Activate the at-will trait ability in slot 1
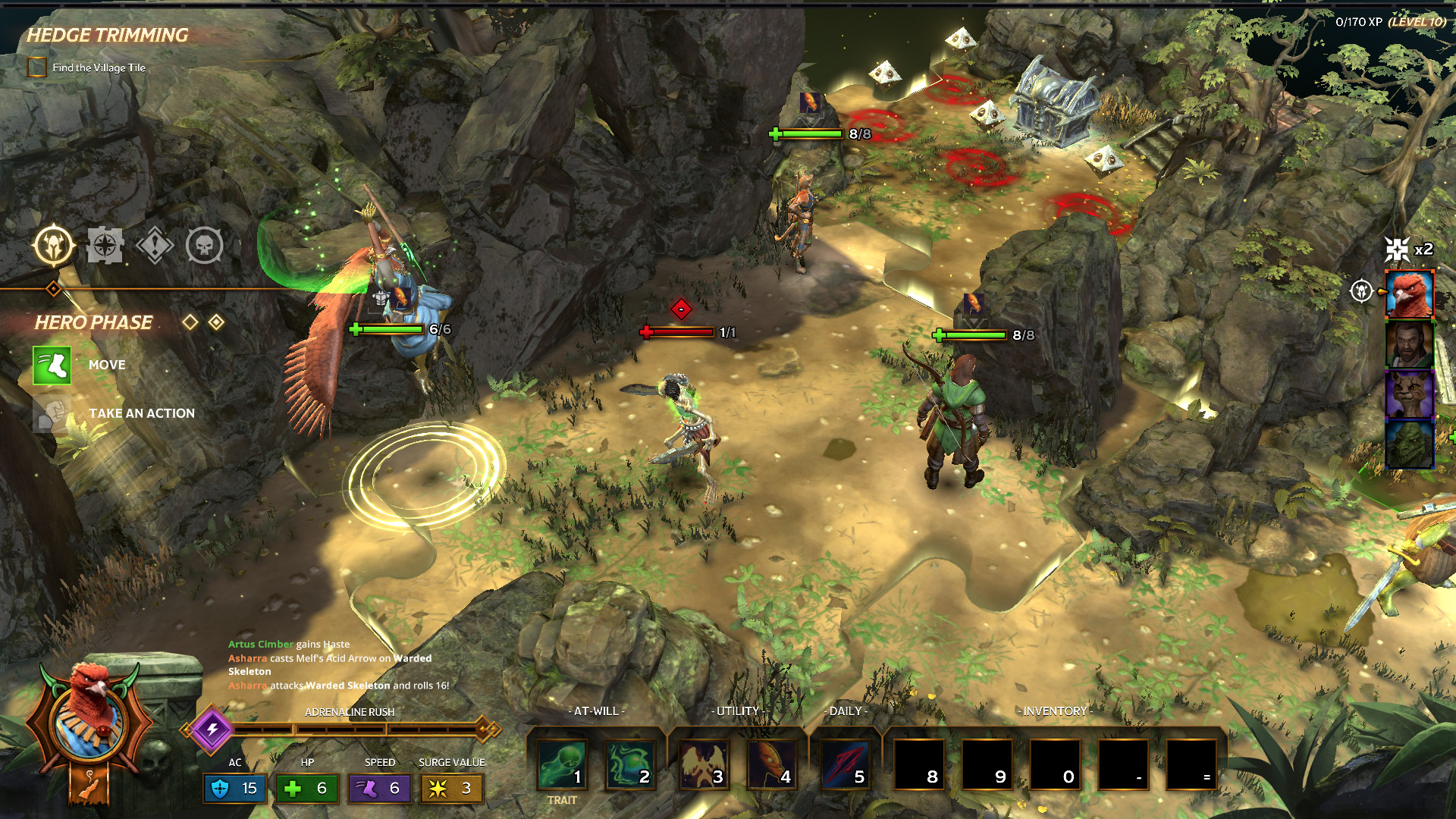Screen dimensions: 1456x819 [560, 765]
